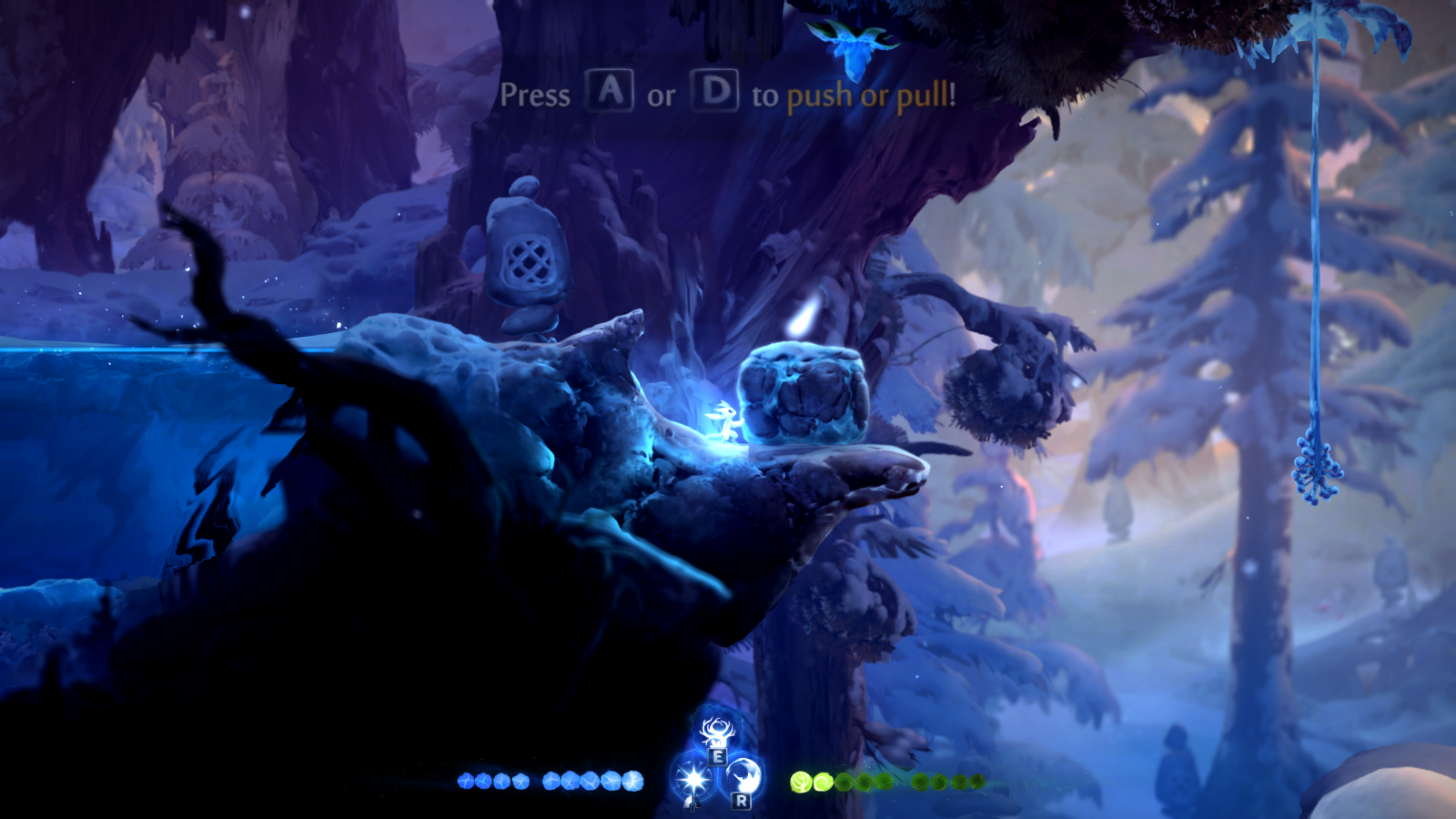Click the orange 'push or pull' tutorial text
The height and width of the screenshot is (819, 1456).
click(x=871, y=94)
